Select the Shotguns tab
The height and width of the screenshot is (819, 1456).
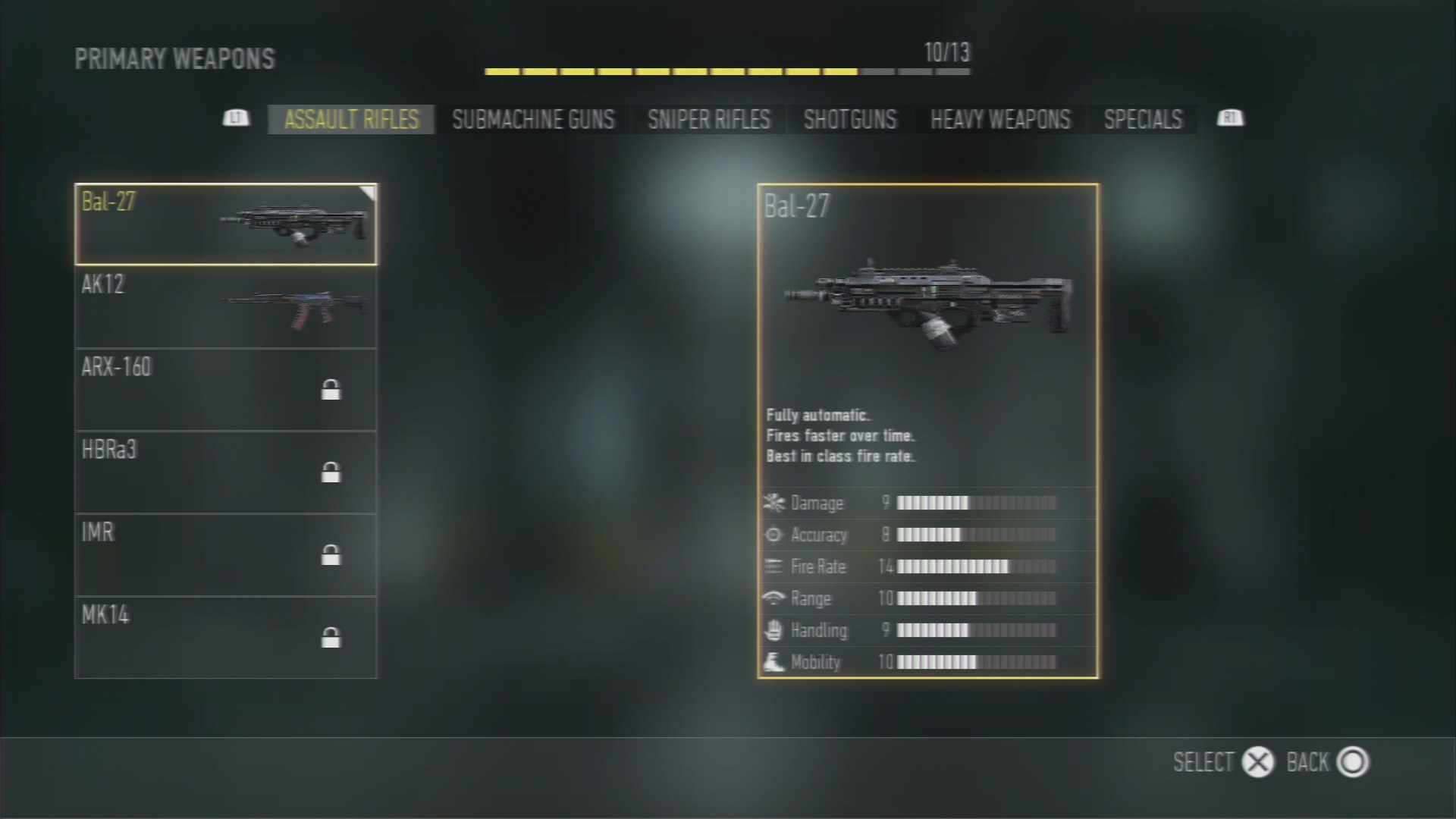coord(849,119)
